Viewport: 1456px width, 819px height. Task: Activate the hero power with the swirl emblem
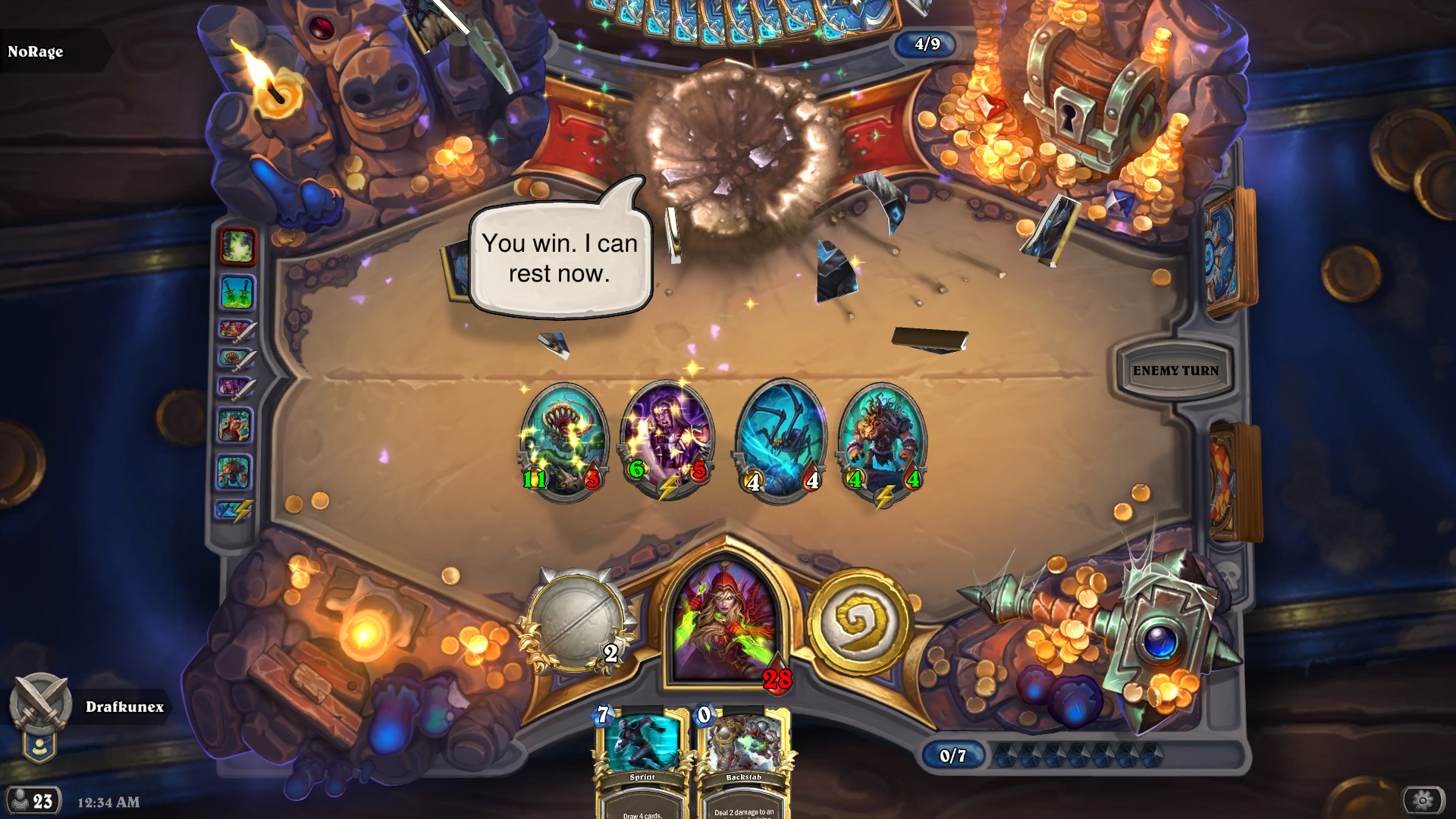point(859,622)
